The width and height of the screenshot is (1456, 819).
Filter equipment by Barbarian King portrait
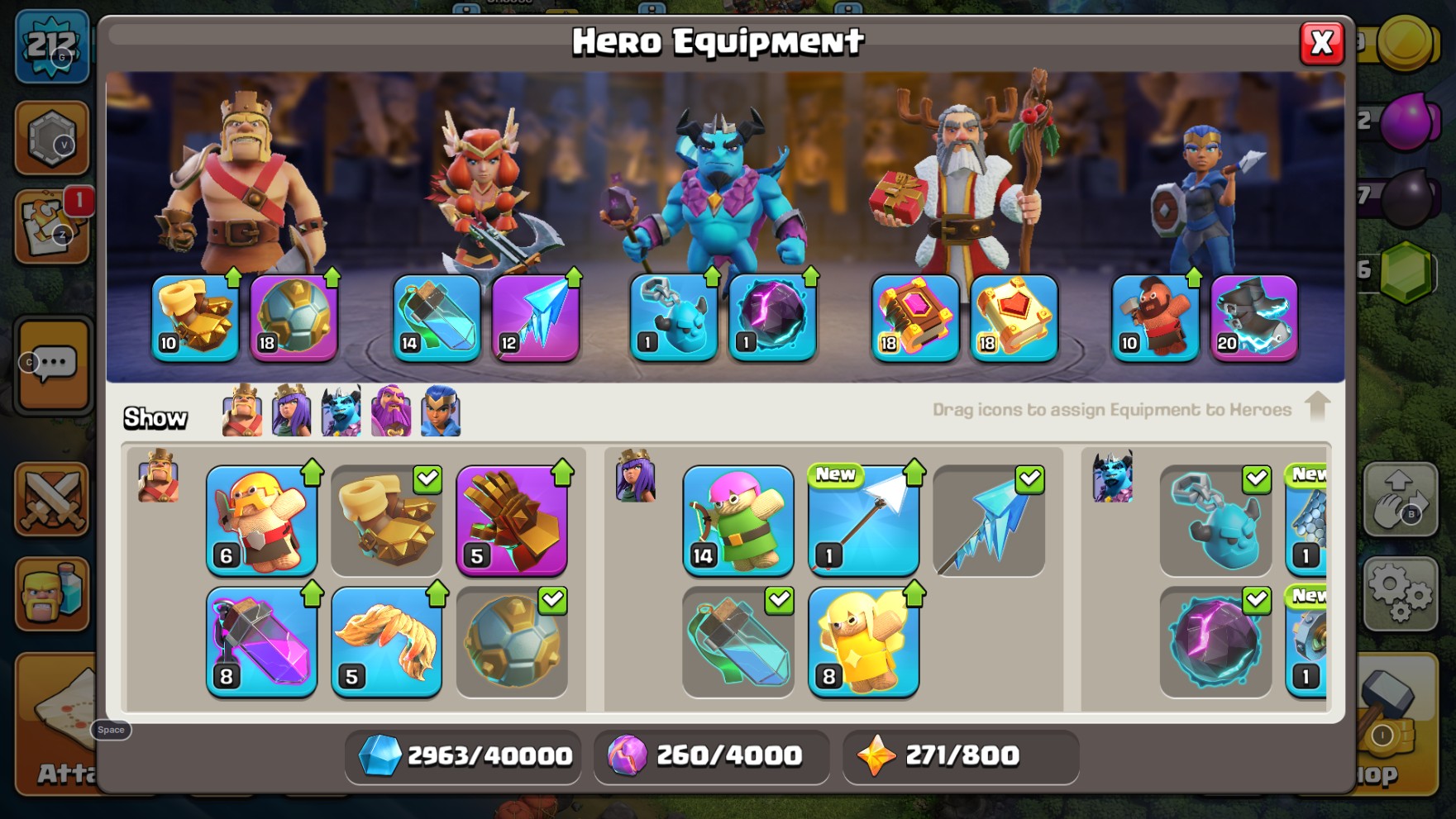pyautogui.click(x=242, y=411)
